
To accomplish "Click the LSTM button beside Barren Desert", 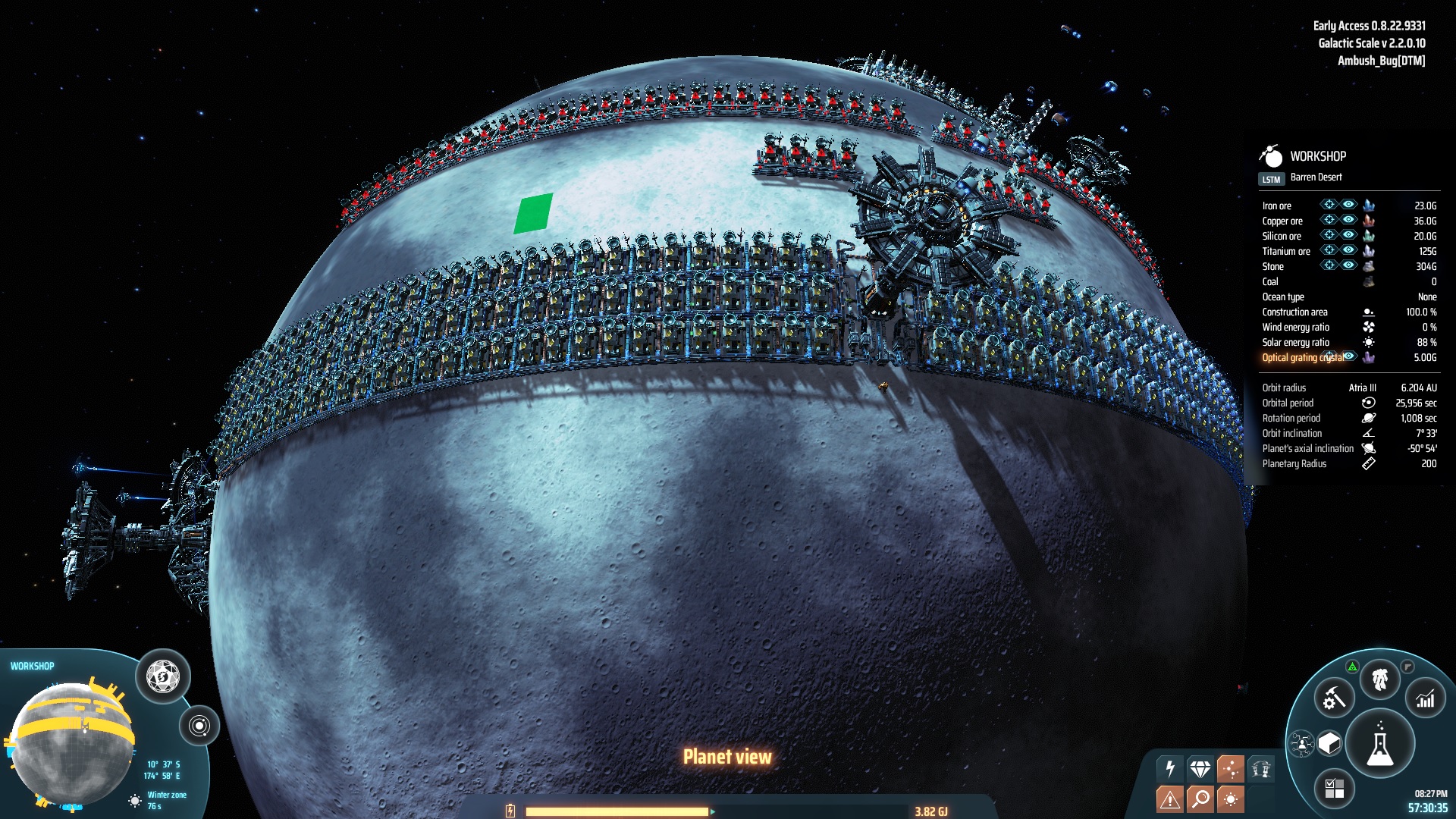I will pos(1271,179).
